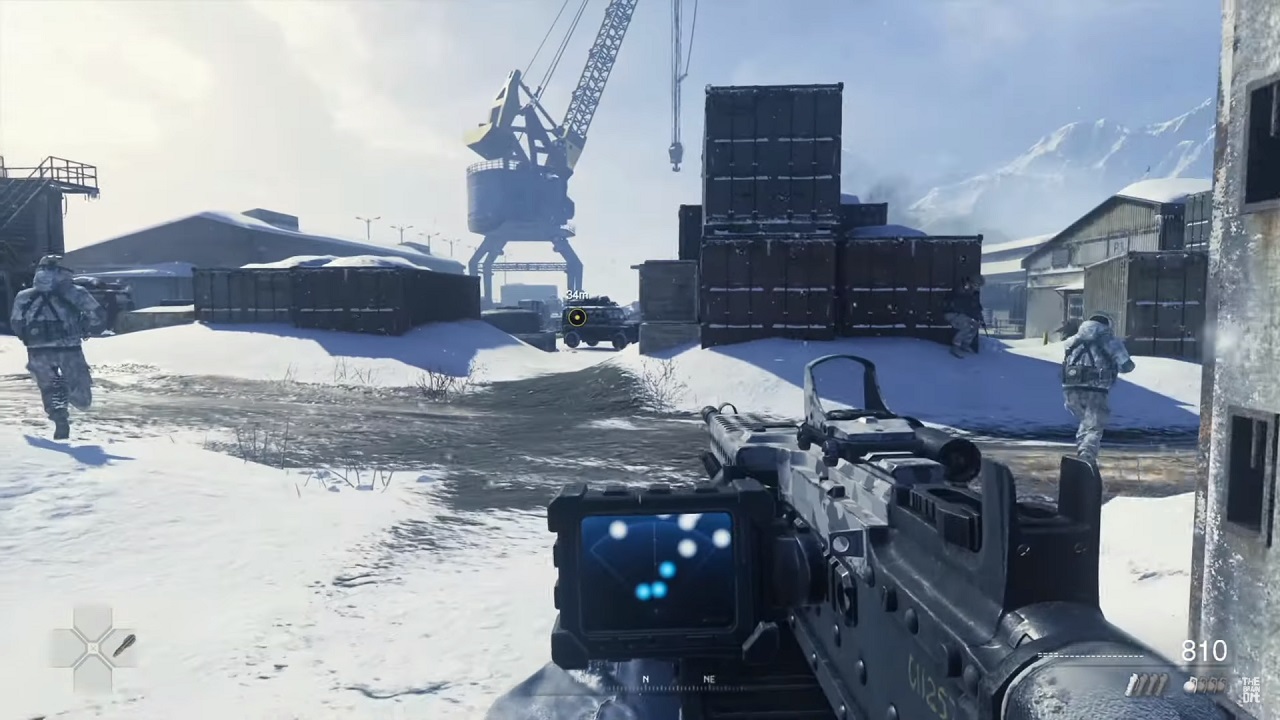The image size is (1280, 720).
Task: Click the 810 ammo counter
Action: [1205, 651]
